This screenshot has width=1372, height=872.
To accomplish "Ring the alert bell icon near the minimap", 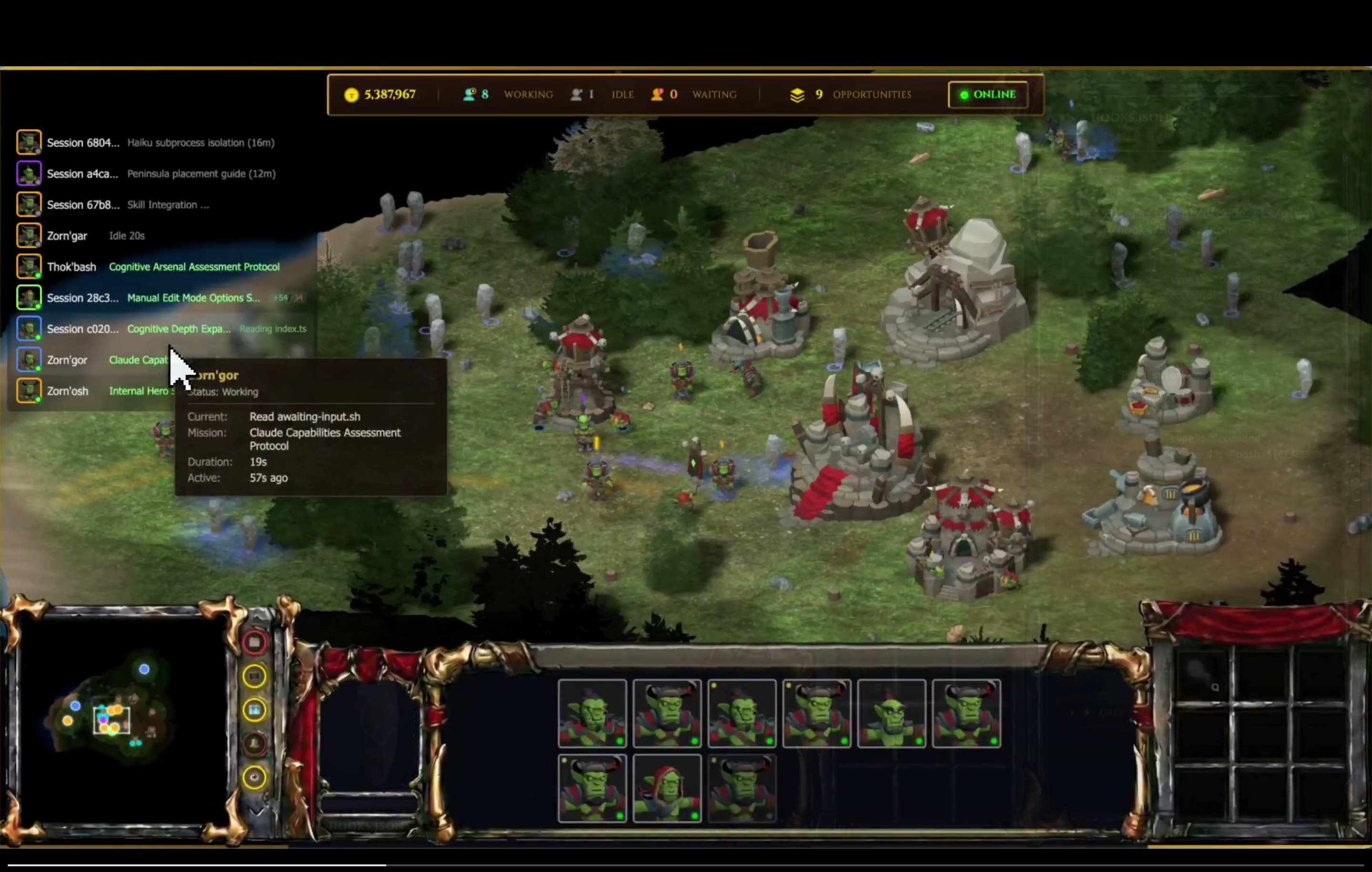I will coord(254,742).
